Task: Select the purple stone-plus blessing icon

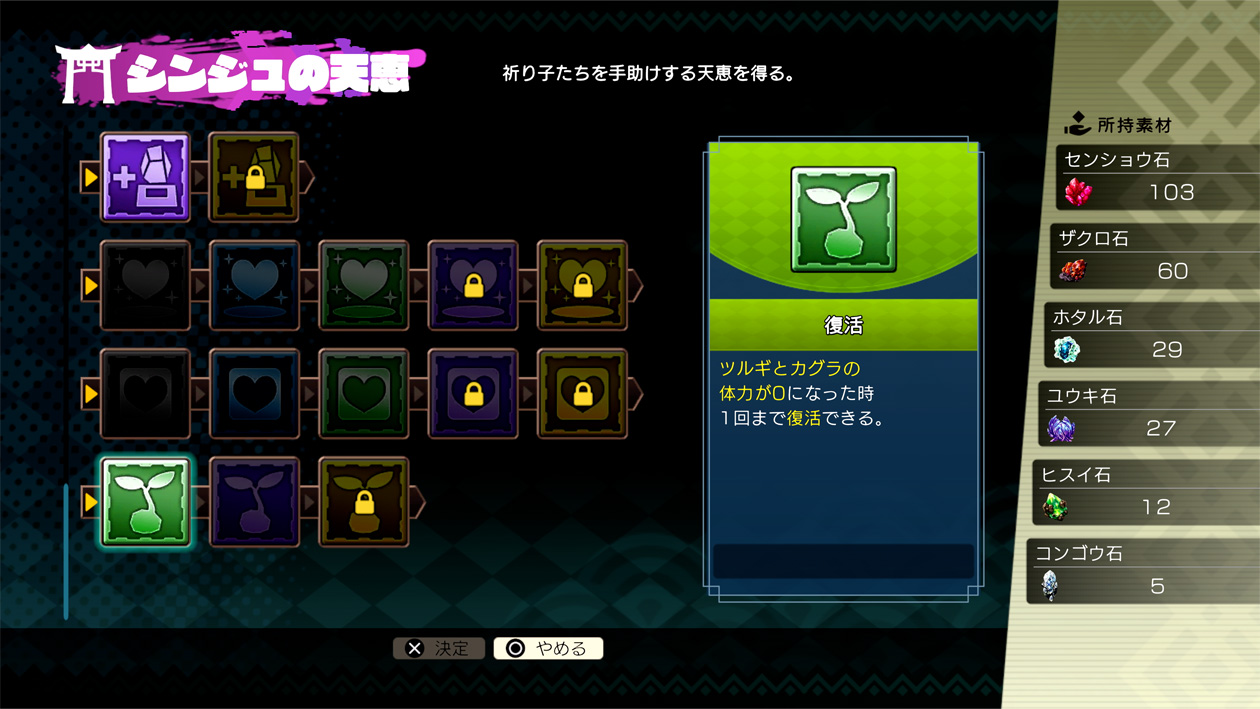Action: point(145,177)
